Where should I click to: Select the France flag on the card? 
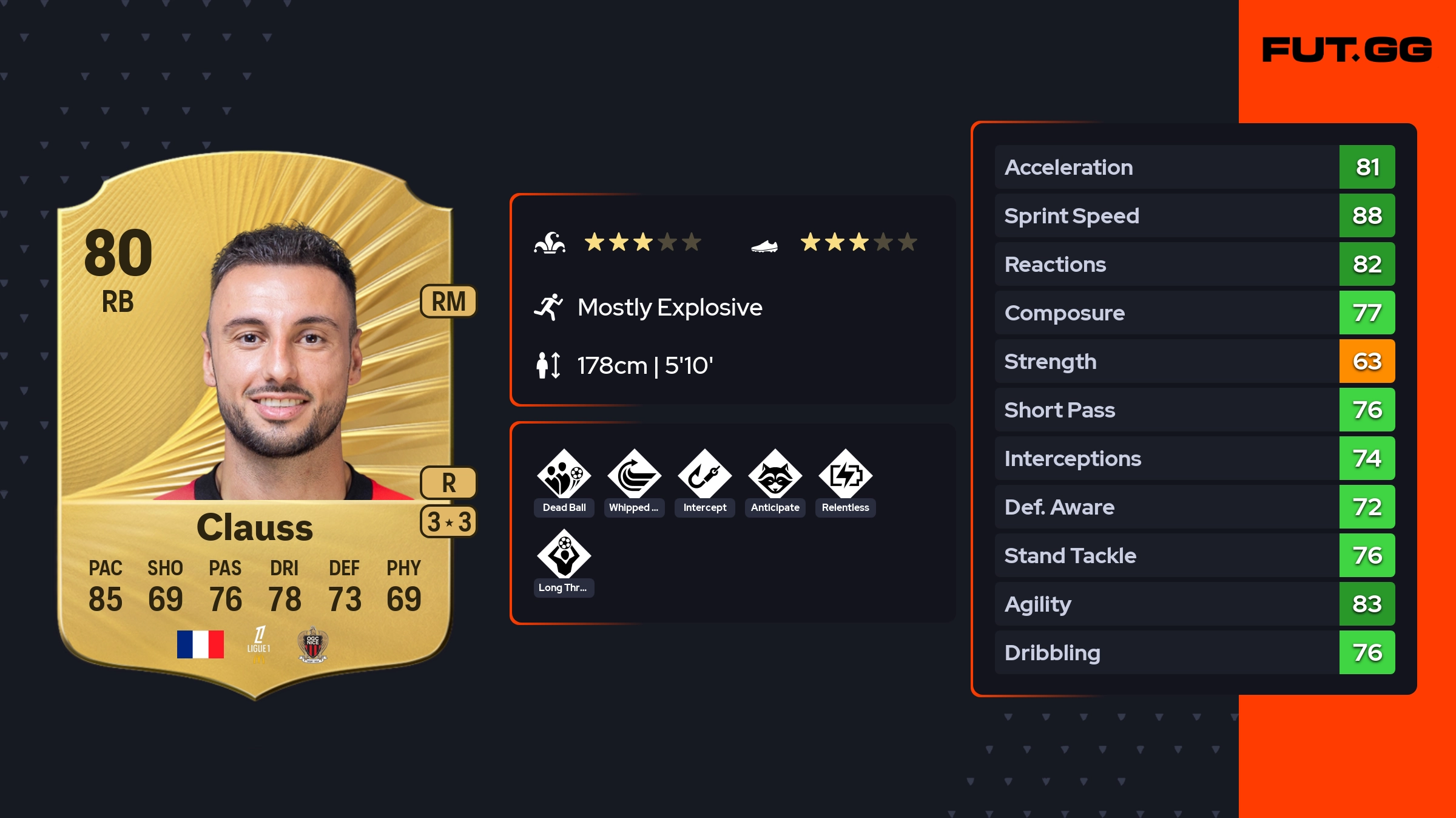(x=200, y=644)
